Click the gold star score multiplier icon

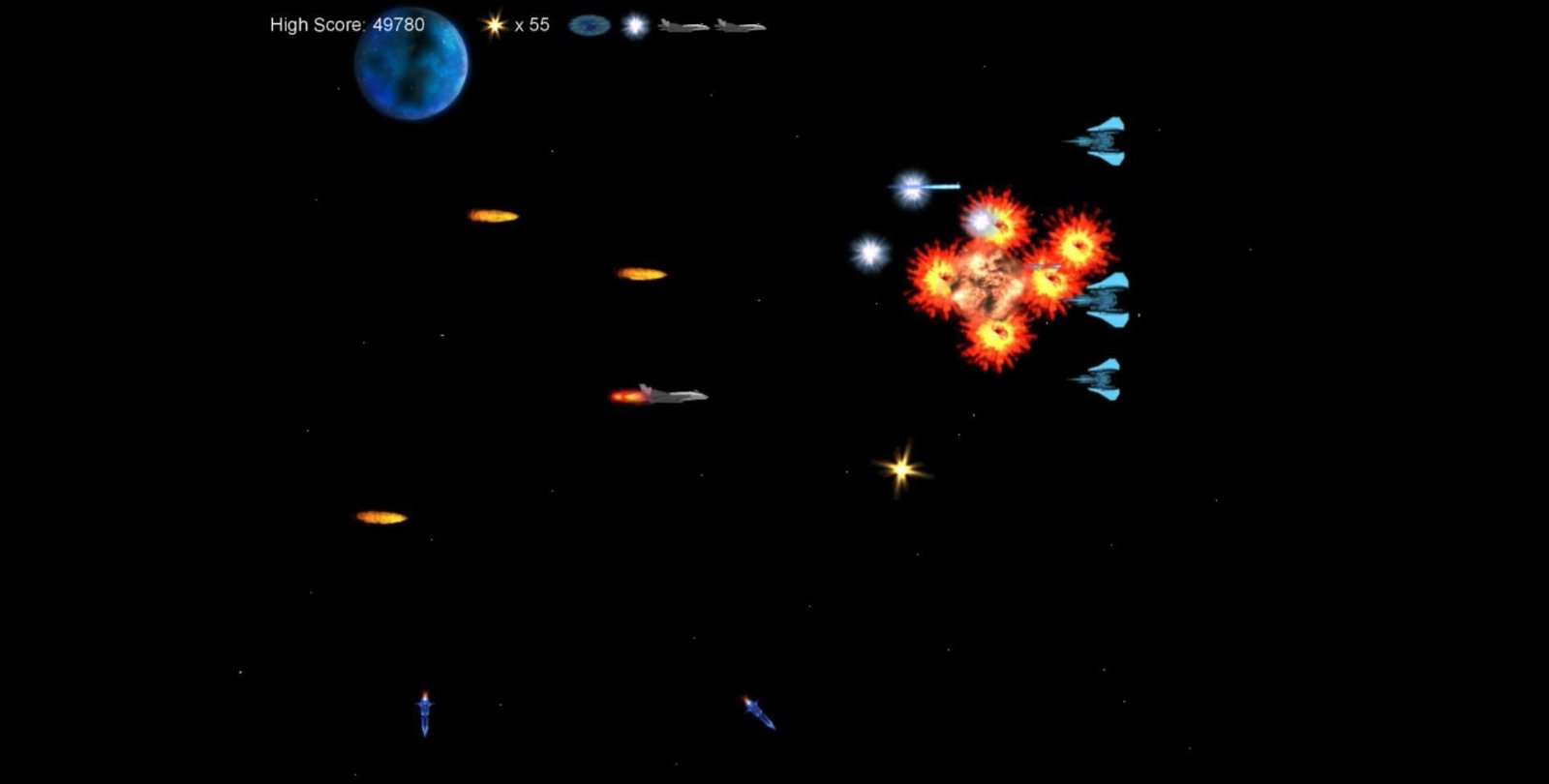pos(495,25)
